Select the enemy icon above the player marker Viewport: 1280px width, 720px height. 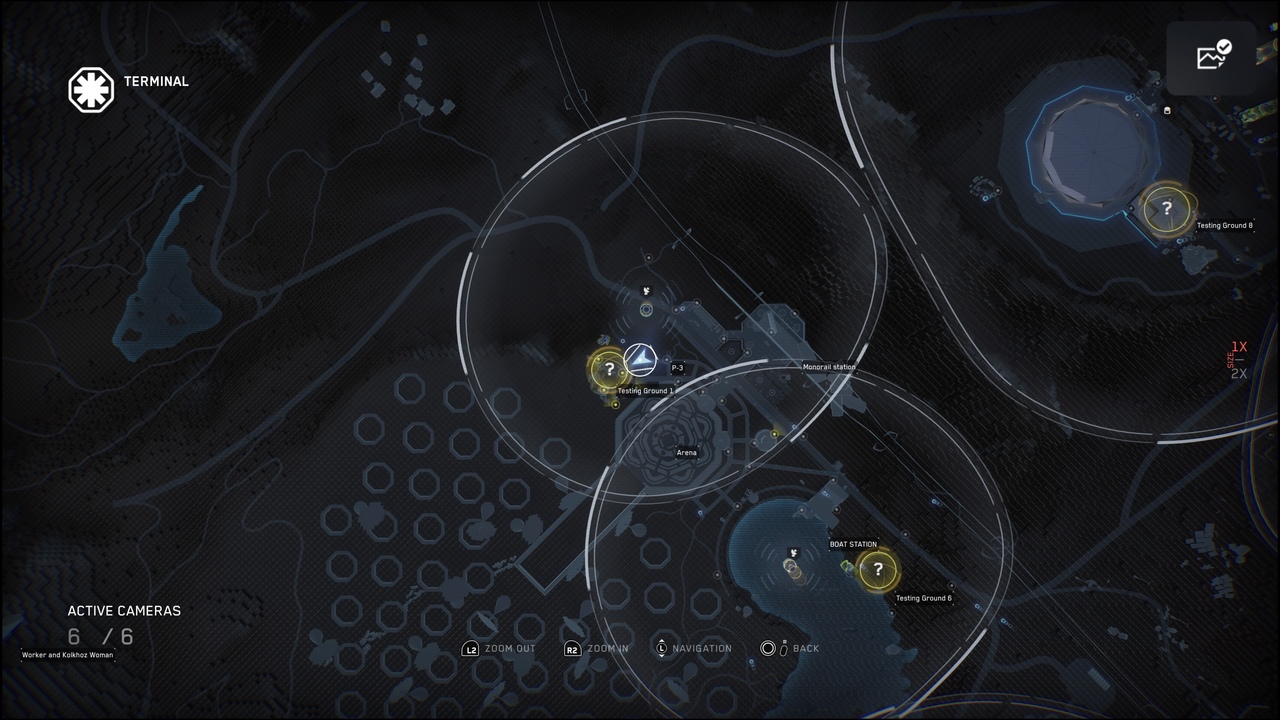(646, 290)
